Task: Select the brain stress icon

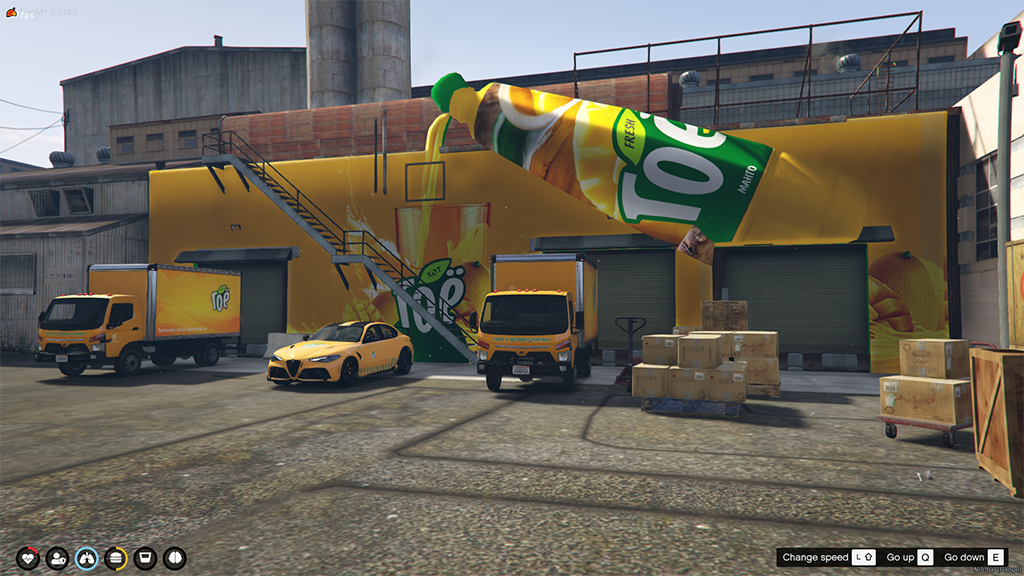Action: coord(175,558)
